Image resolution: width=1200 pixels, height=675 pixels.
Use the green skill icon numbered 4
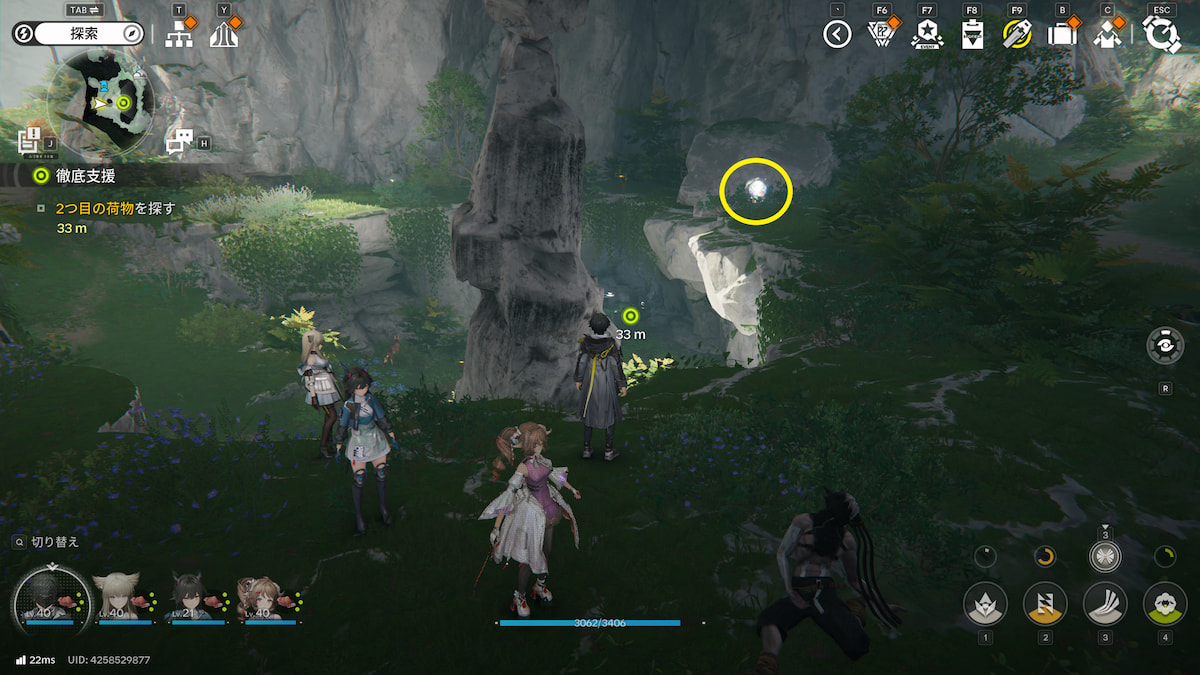pos(1165,604)
